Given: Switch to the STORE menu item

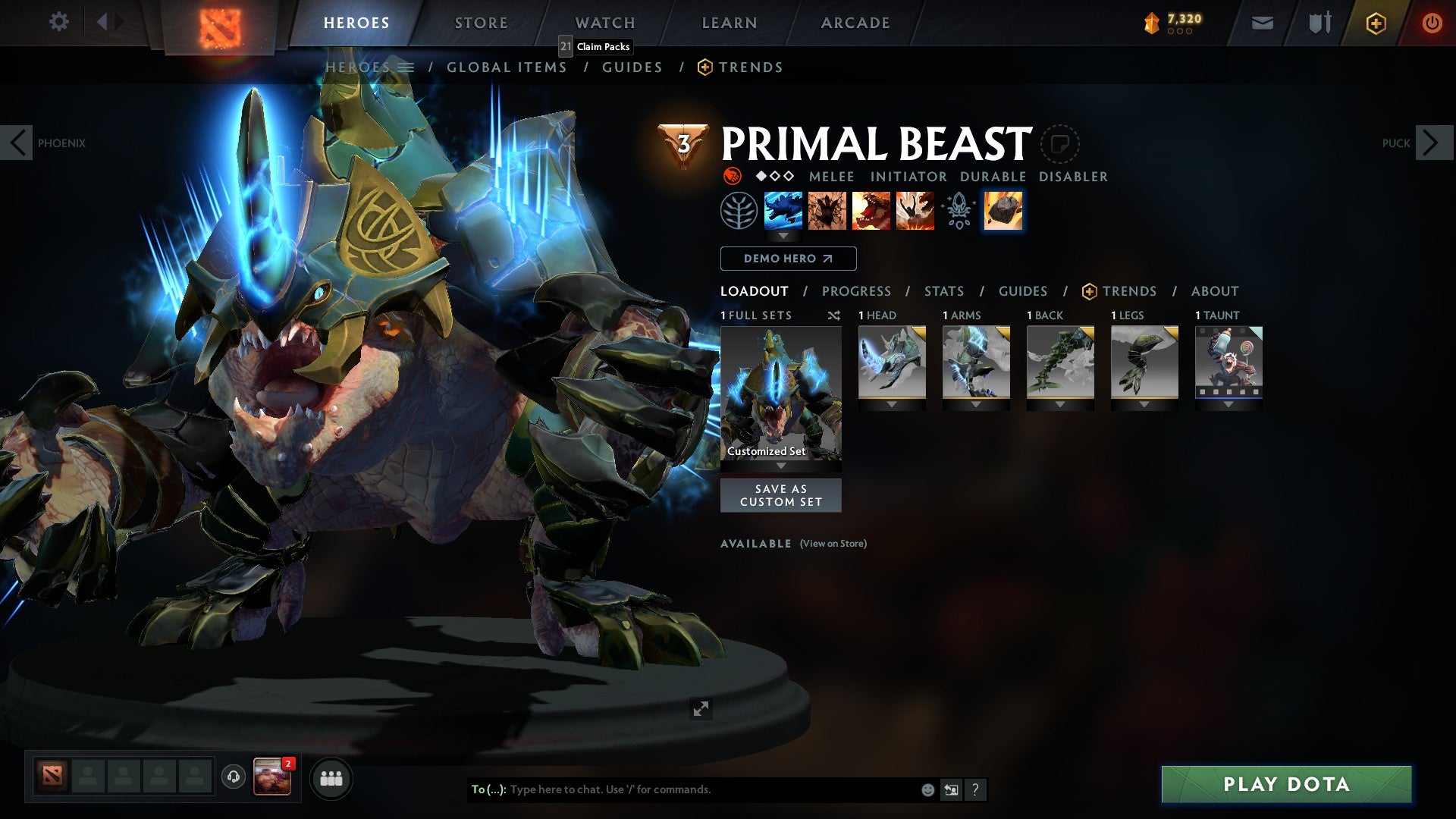Looking at the screenshot, I should pyautogui.click(x=481, y=22).
